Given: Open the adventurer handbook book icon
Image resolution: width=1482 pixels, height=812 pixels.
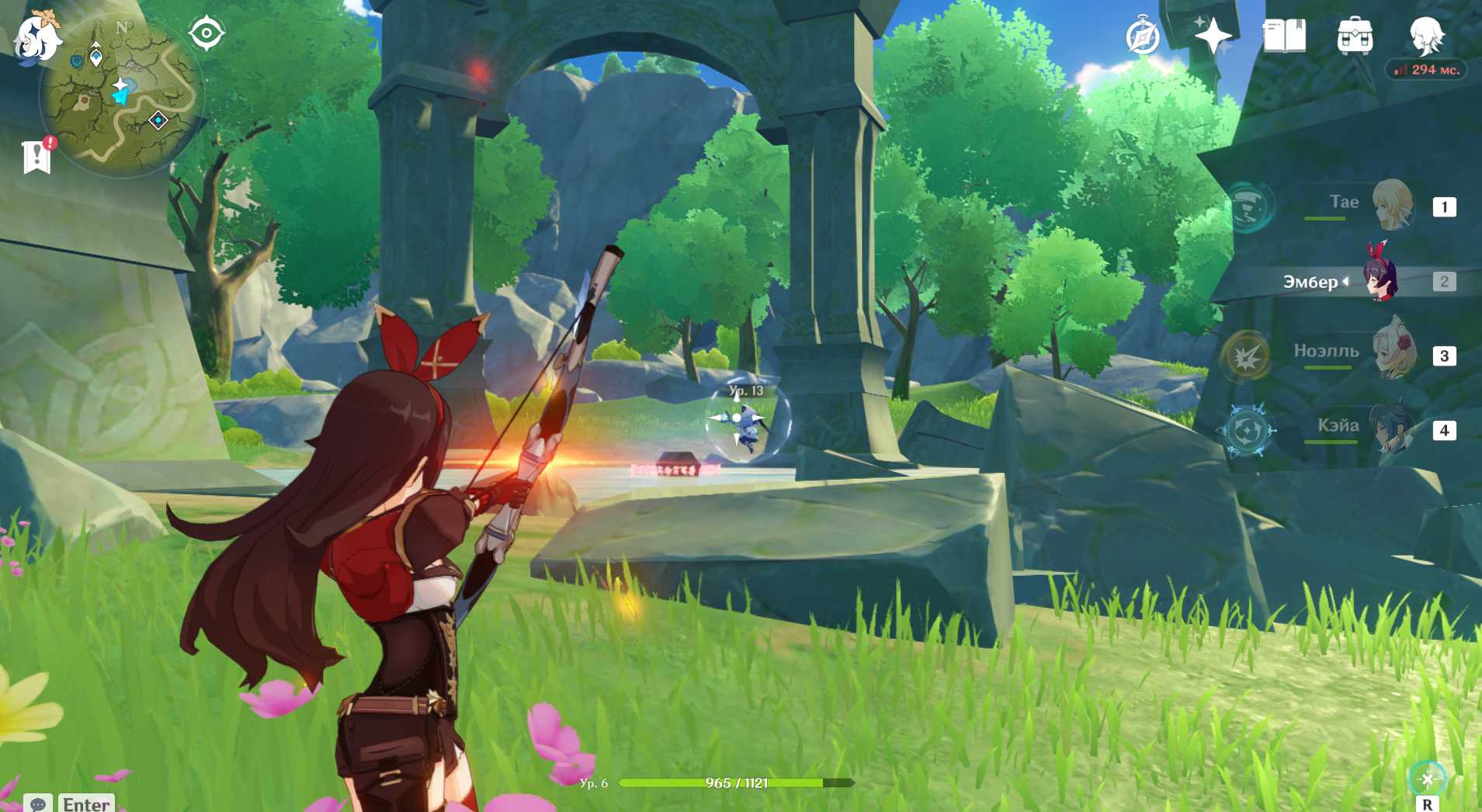Looking at the screenshot, I should coord(1284,36).
